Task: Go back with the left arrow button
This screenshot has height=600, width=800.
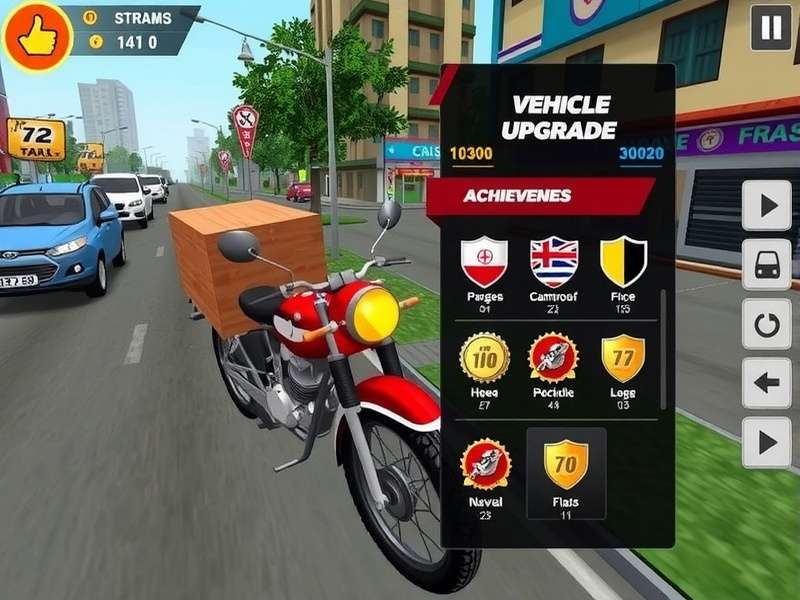Action: click(x=767, y=383)
